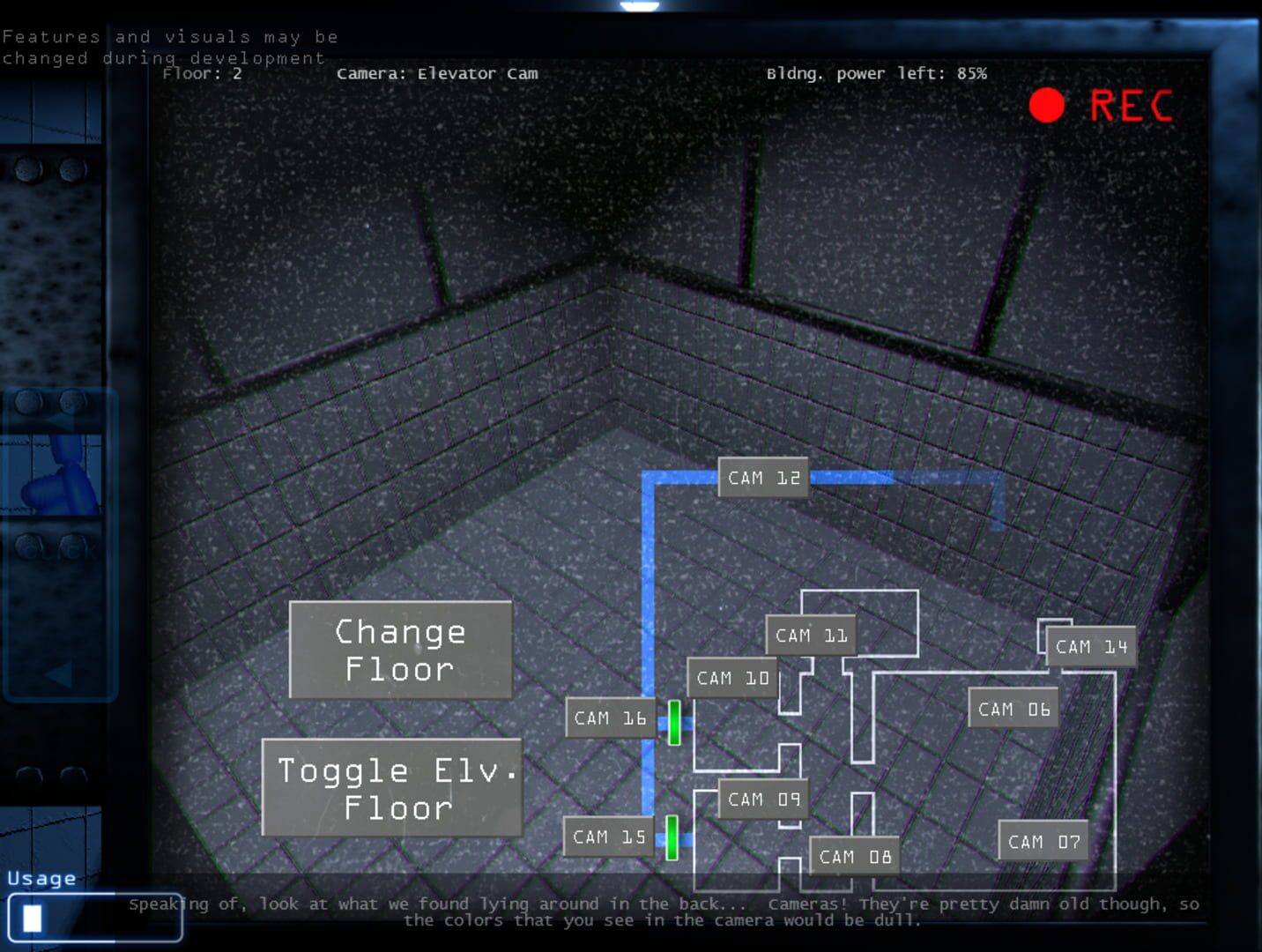
Task: Check CAM 09 feed
Action: tap(761, 799)
